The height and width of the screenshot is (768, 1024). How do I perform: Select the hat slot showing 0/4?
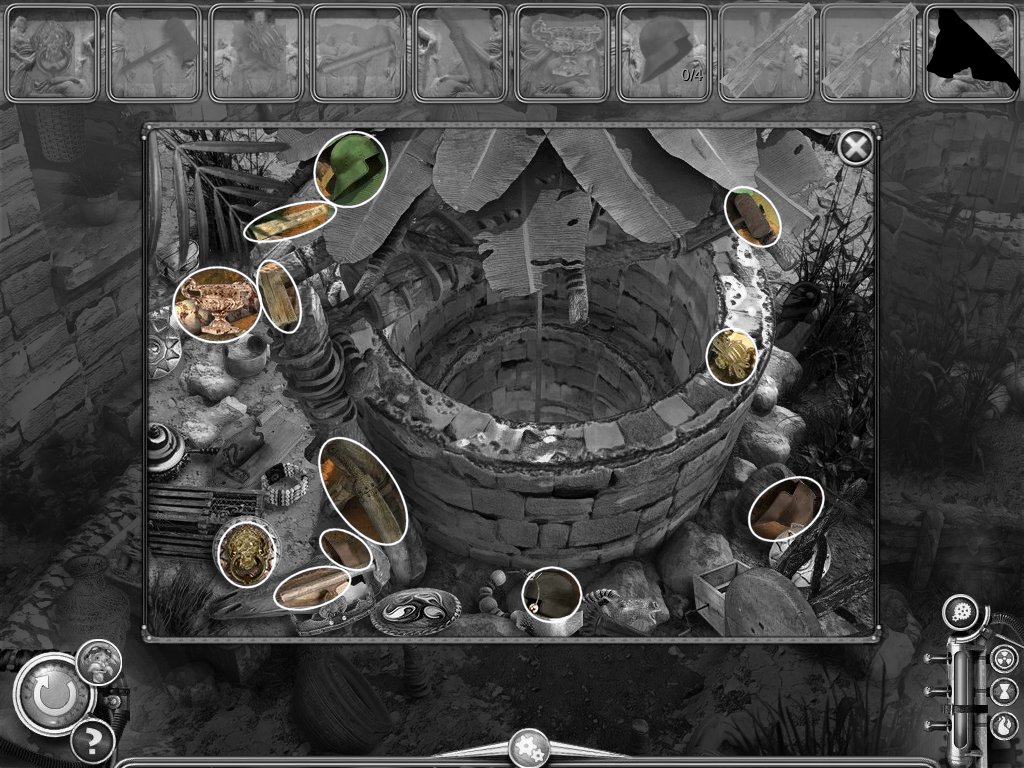(x=665, y=53)
